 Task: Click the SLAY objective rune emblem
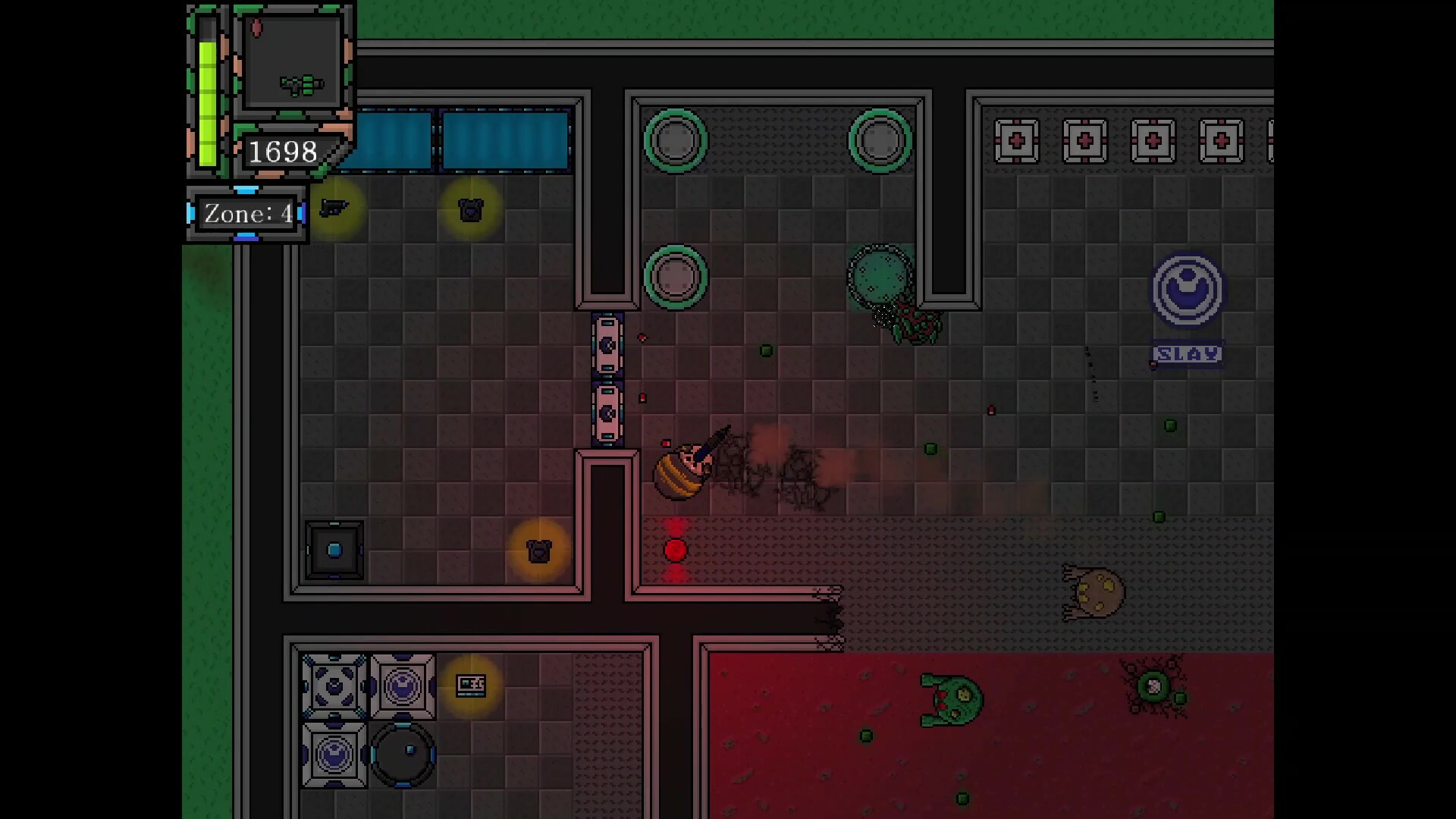tap(1188, 292)
